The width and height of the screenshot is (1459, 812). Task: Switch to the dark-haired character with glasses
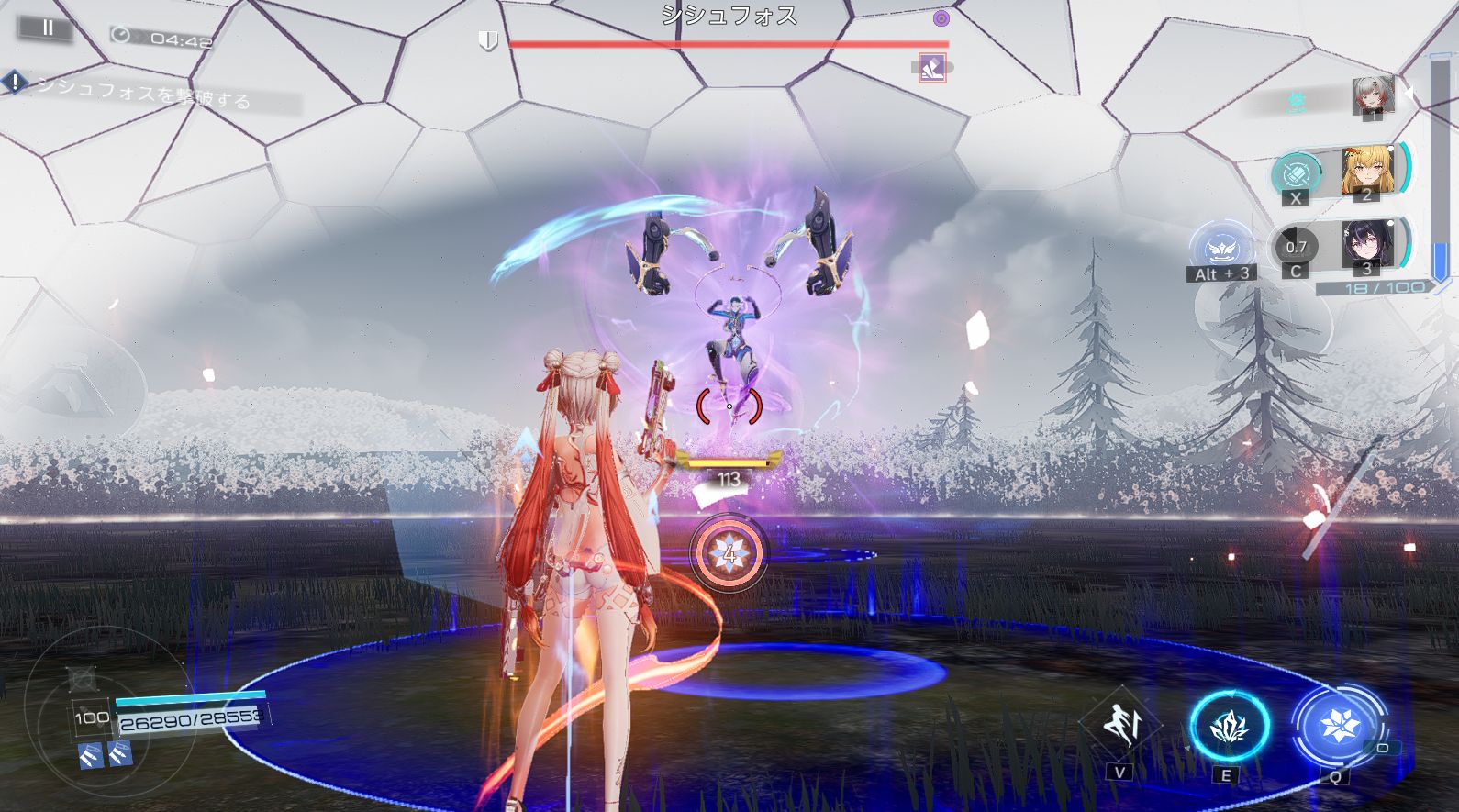1365,245
